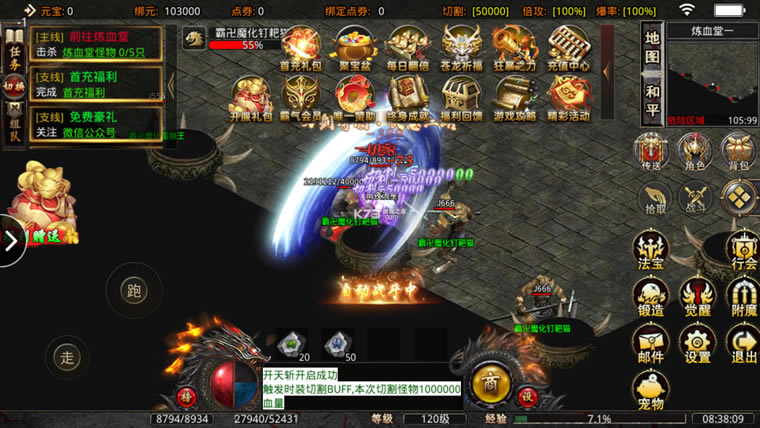The height and width of the screenshot is (428, 760).
Task: Open the 首充礼包 first-recharge gift pack
Action: tap(300, 46)
